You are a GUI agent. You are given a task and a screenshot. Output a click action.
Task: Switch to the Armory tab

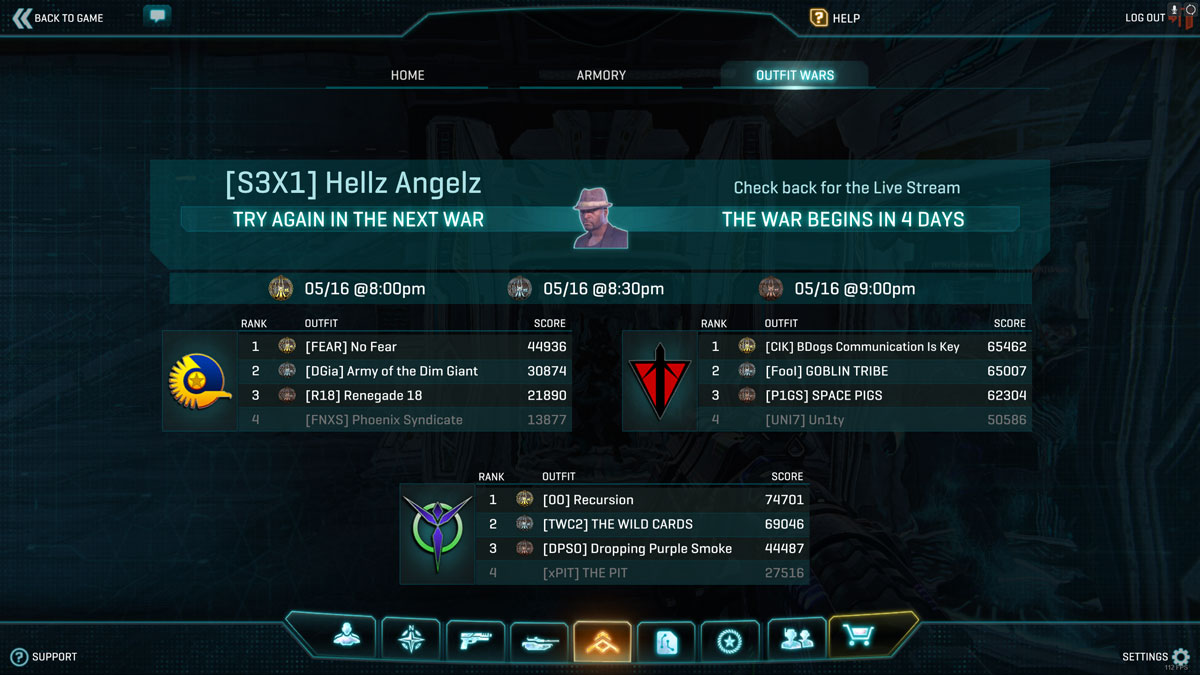(601, 75)
